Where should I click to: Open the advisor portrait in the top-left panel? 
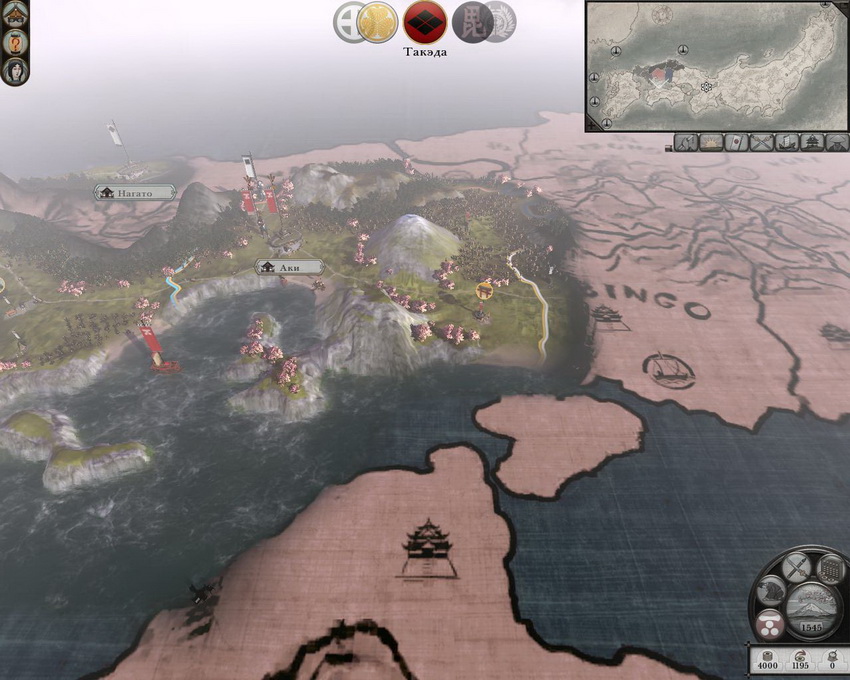point(15,16)
